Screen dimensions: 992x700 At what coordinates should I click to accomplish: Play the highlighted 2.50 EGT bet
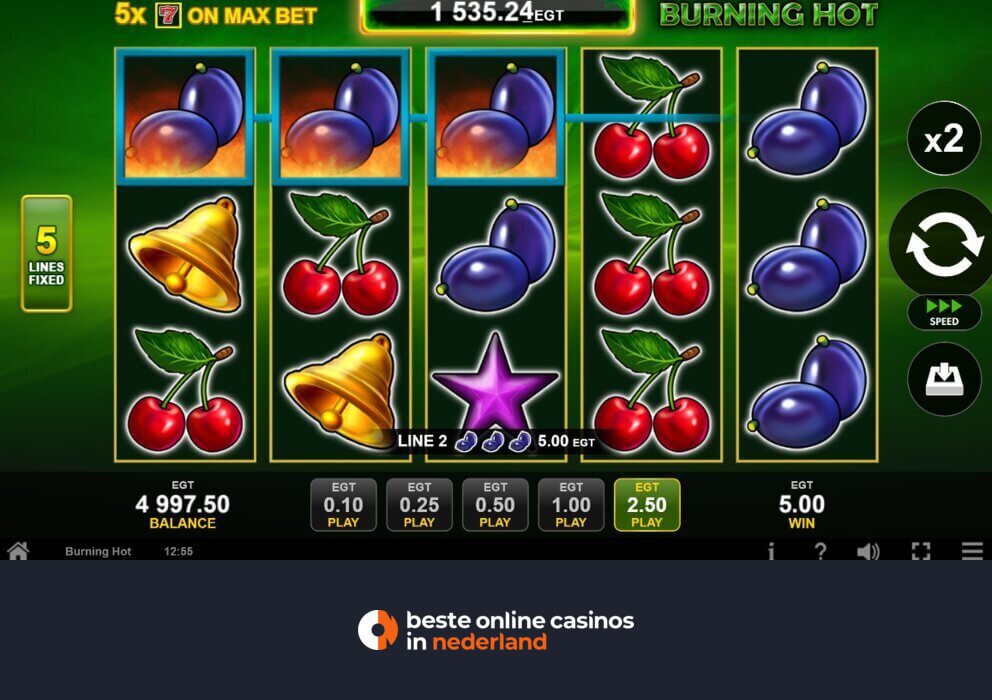[647, 505]
